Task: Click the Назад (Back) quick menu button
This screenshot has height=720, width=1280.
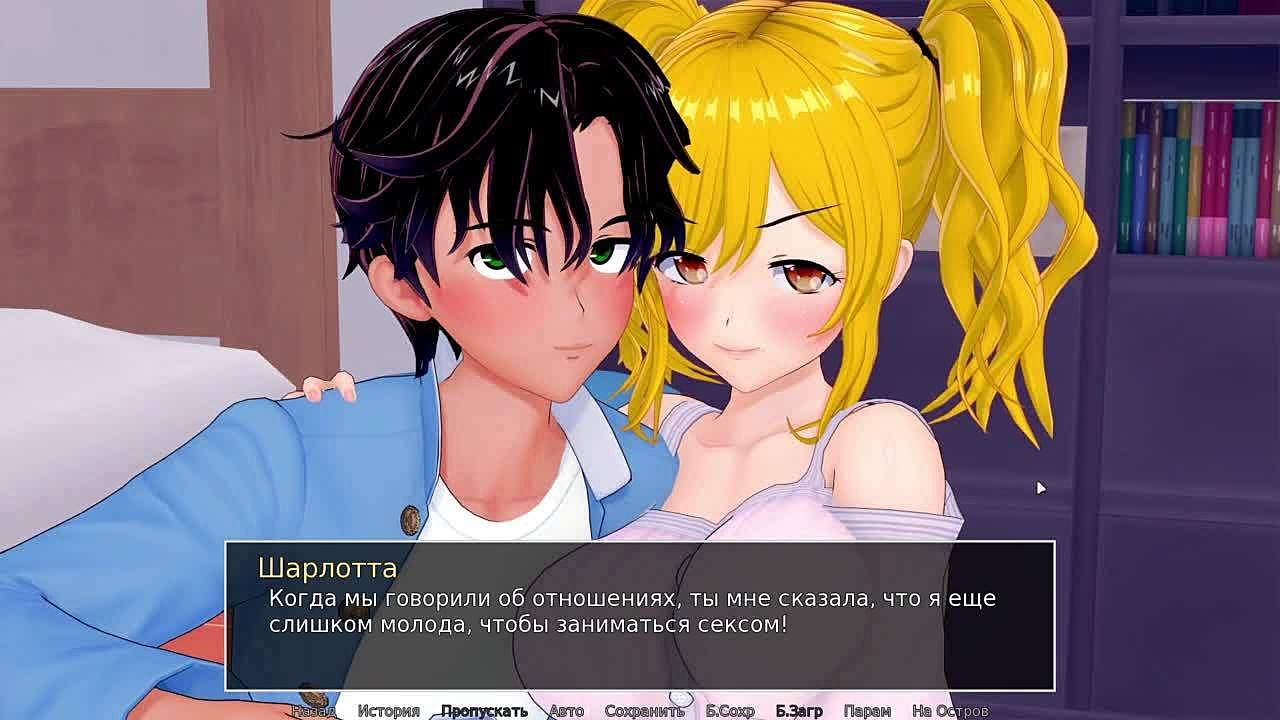Action: 313,711
